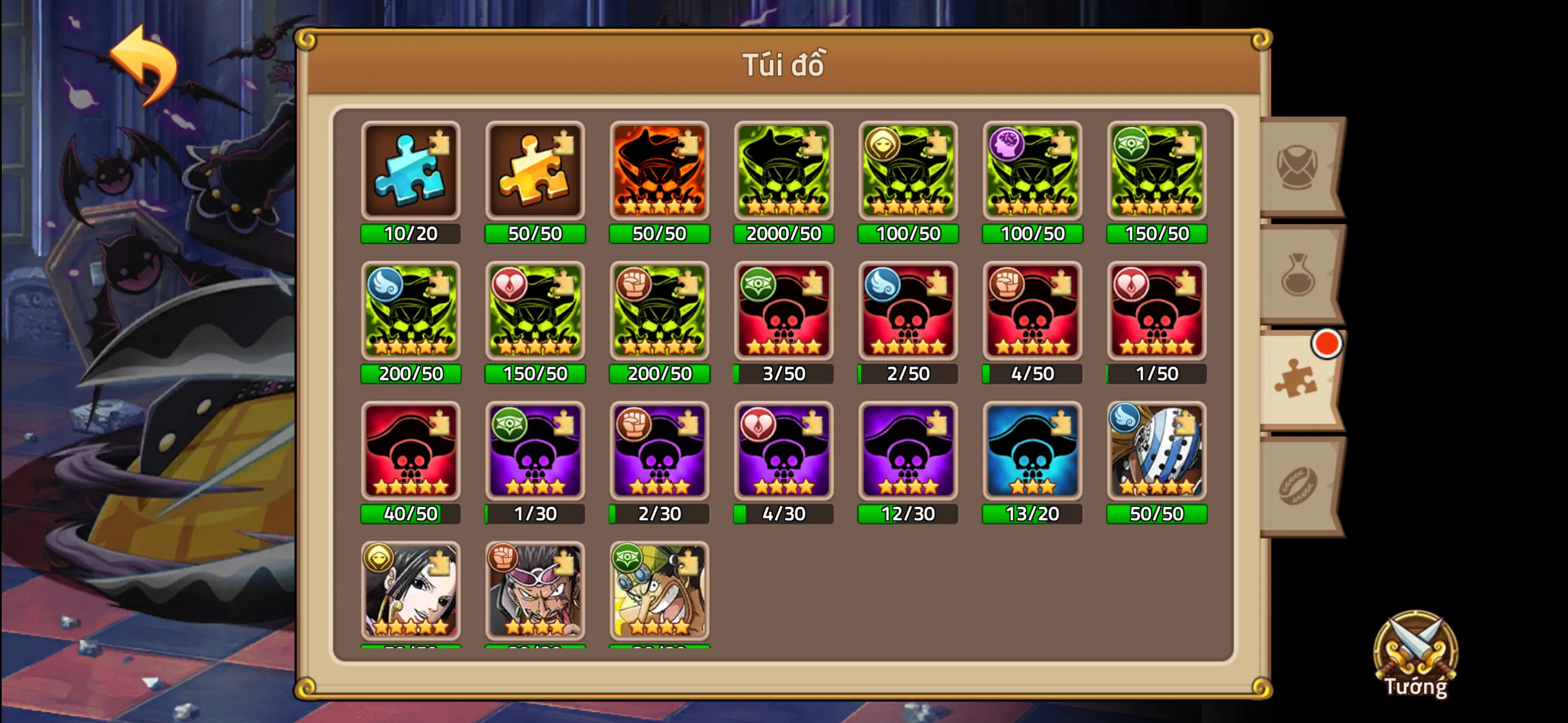
Task: Select the green skull fragment showing 2000/50
Action: pos(783,171)
